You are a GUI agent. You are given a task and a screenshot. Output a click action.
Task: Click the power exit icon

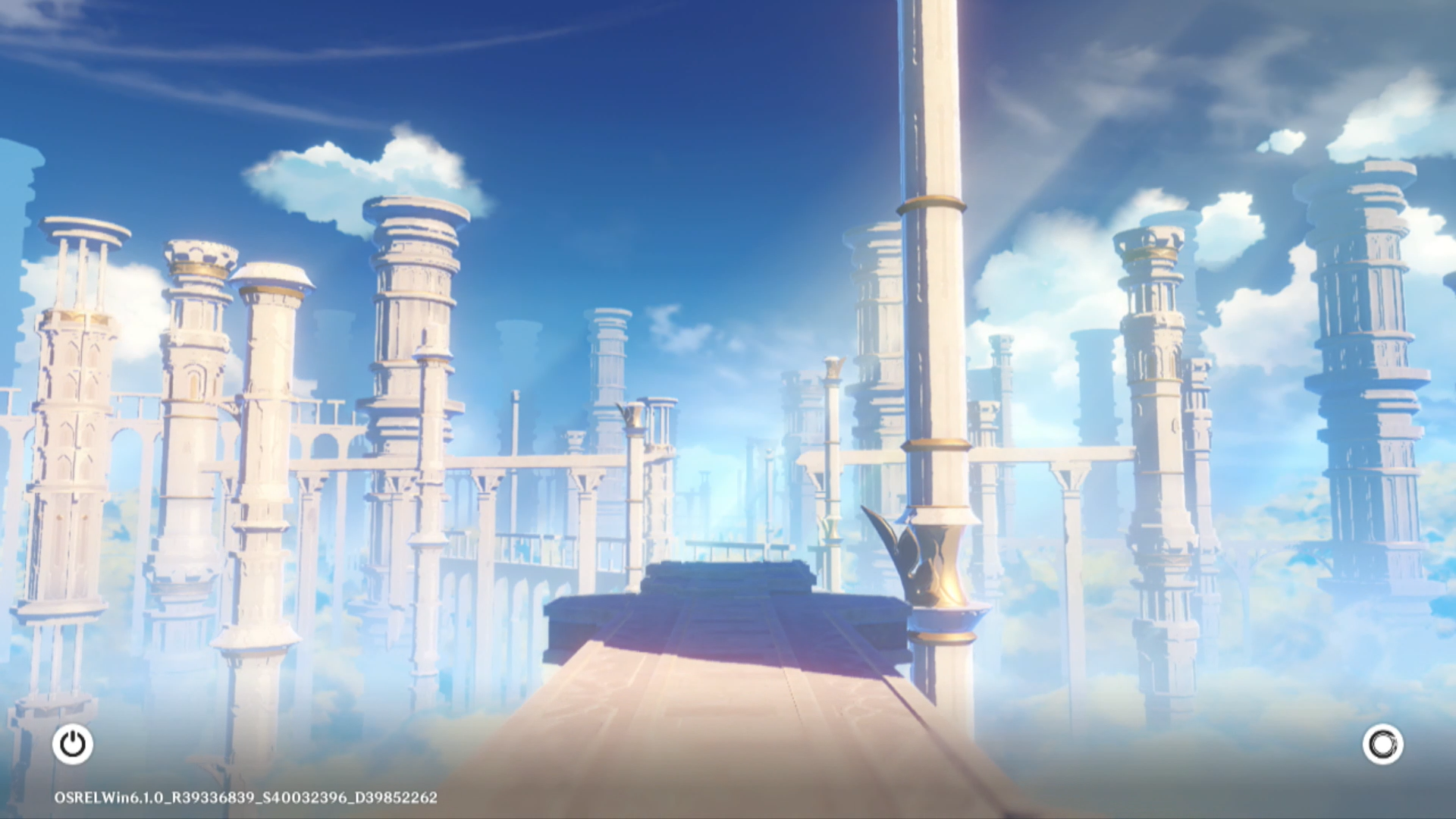pos(73,744)
